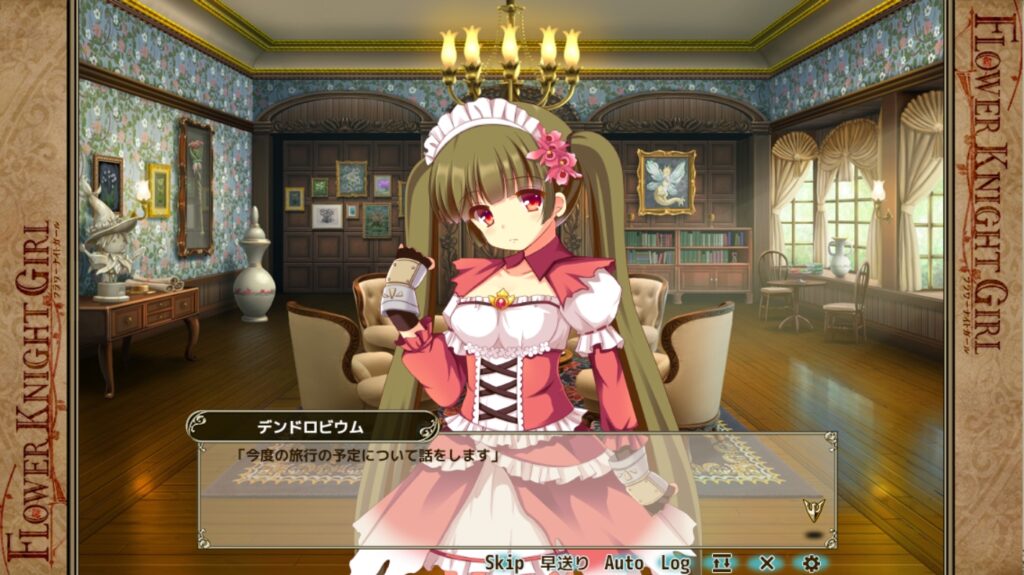This screenshot has height=575, width=1024.
Task: Activate the 早送り fast-forward option
Action: pyautogui.click(x=565, y=563)
